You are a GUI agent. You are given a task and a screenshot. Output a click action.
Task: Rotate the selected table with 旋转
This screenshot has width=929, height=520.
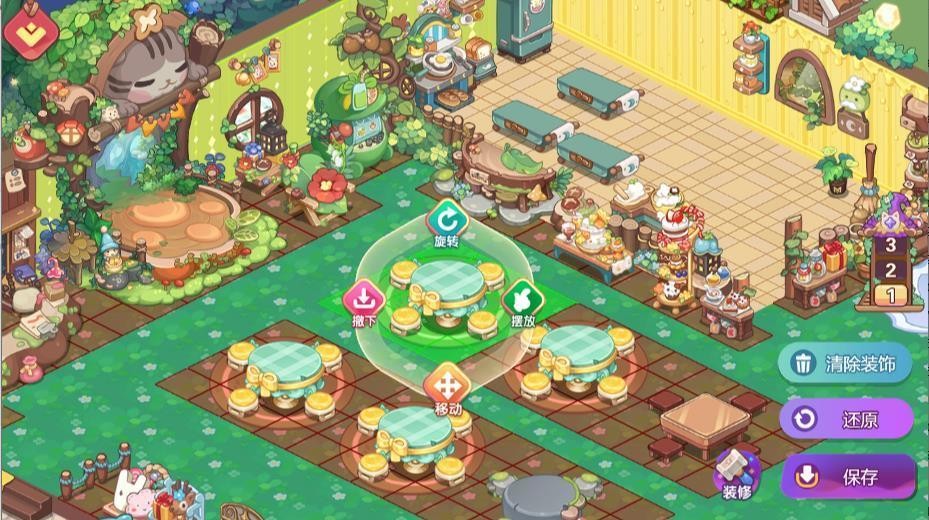click(445, 219)
